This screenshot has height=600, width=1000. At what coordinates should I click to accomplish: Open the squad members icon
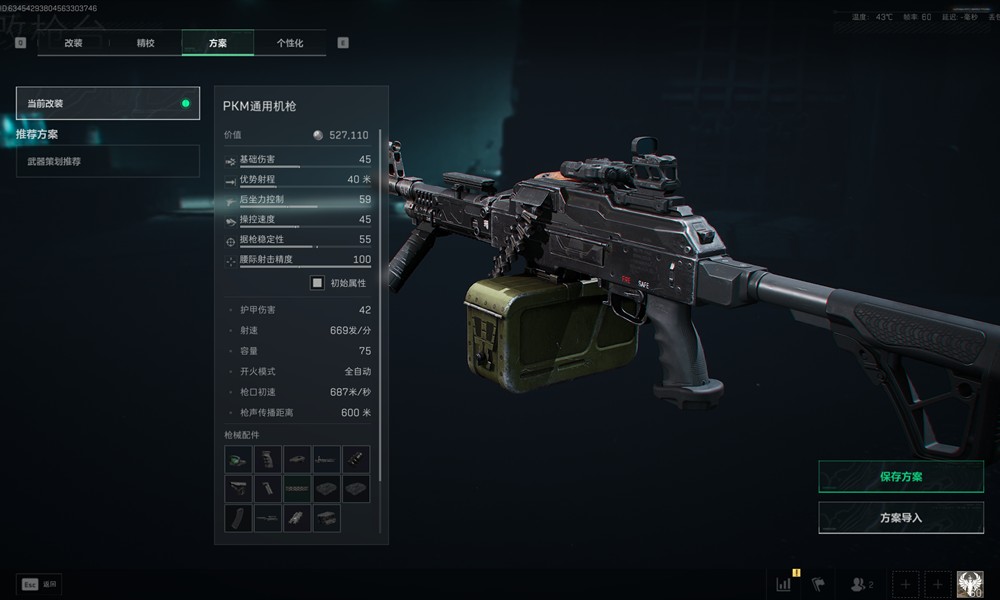point(861,584)
